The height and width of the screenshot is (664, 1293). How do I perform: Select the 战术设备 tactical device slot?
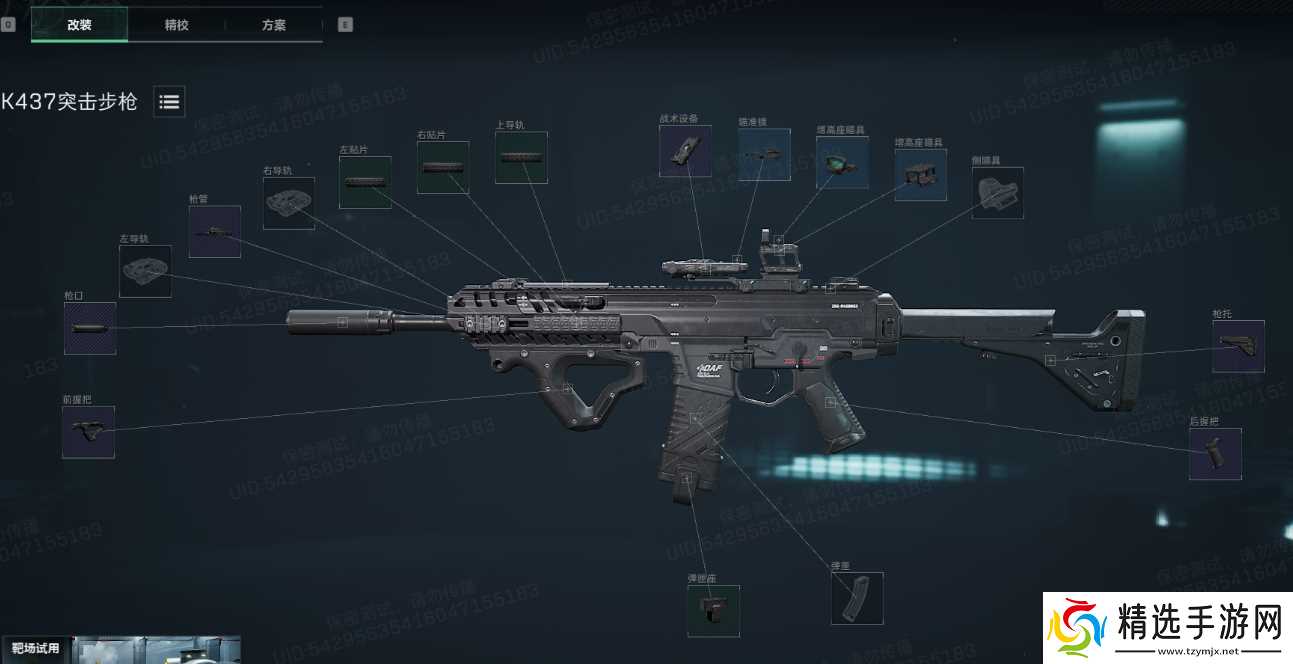click(685, 151)
